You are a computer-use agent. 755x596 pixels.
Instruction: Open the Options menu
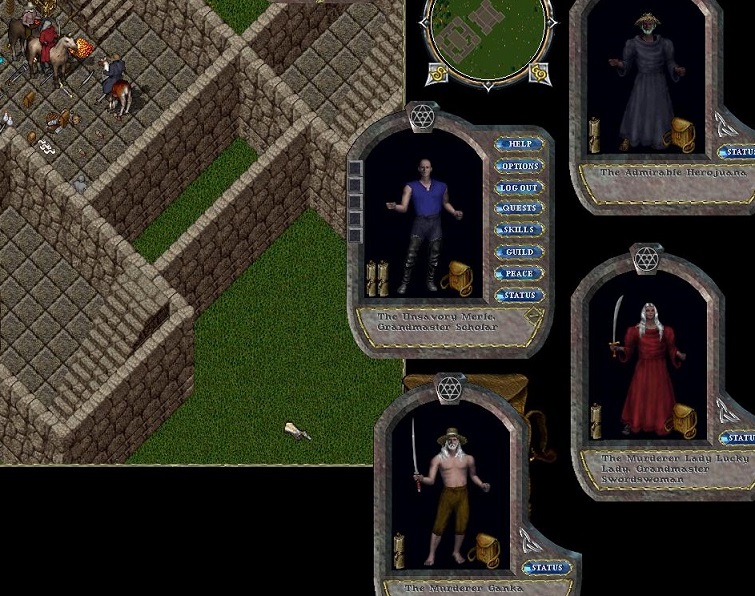(x=519, y=166)
